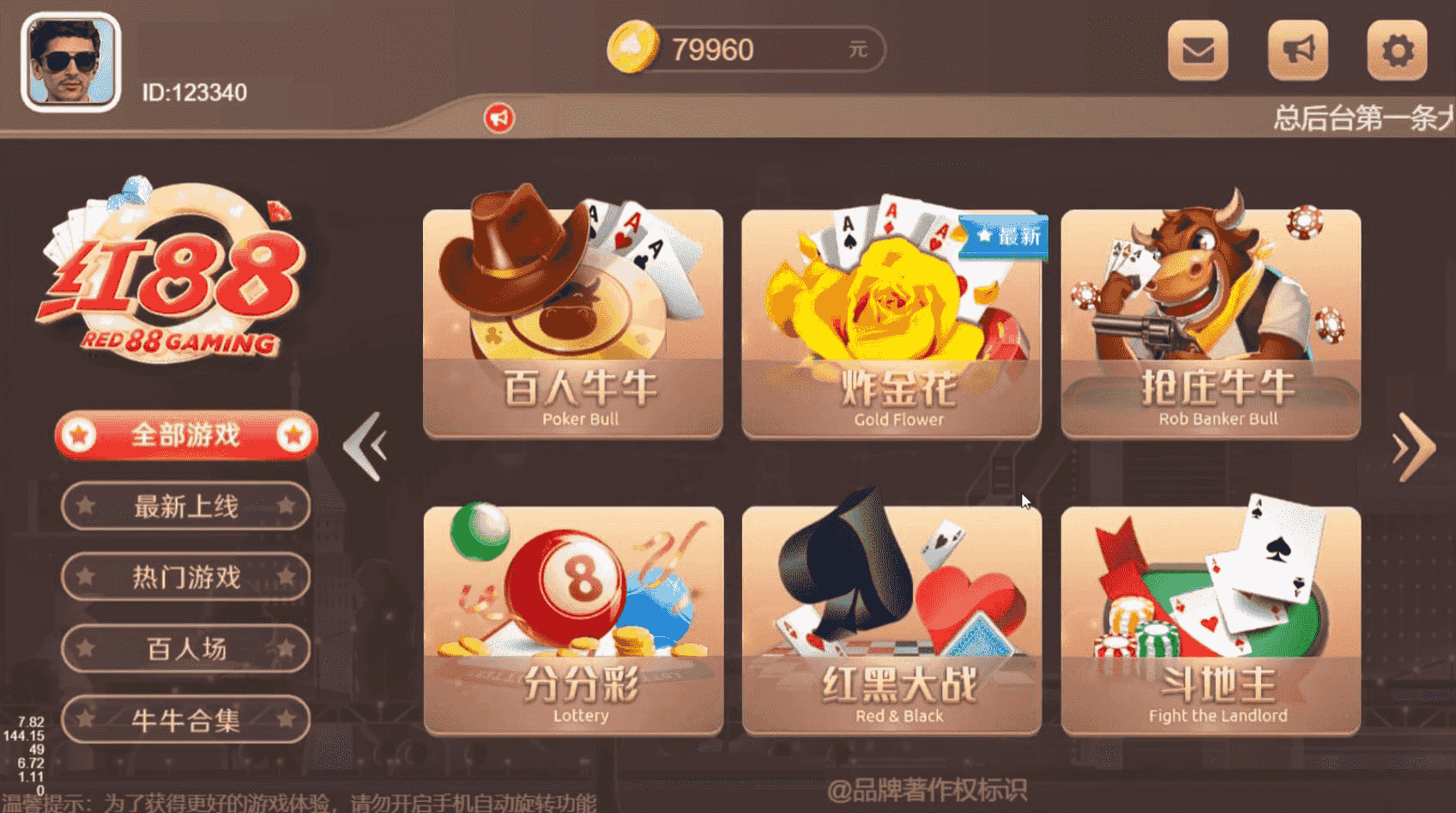Open the settings gear
Screen dimensions: 1456x813
click(1397, 51)
